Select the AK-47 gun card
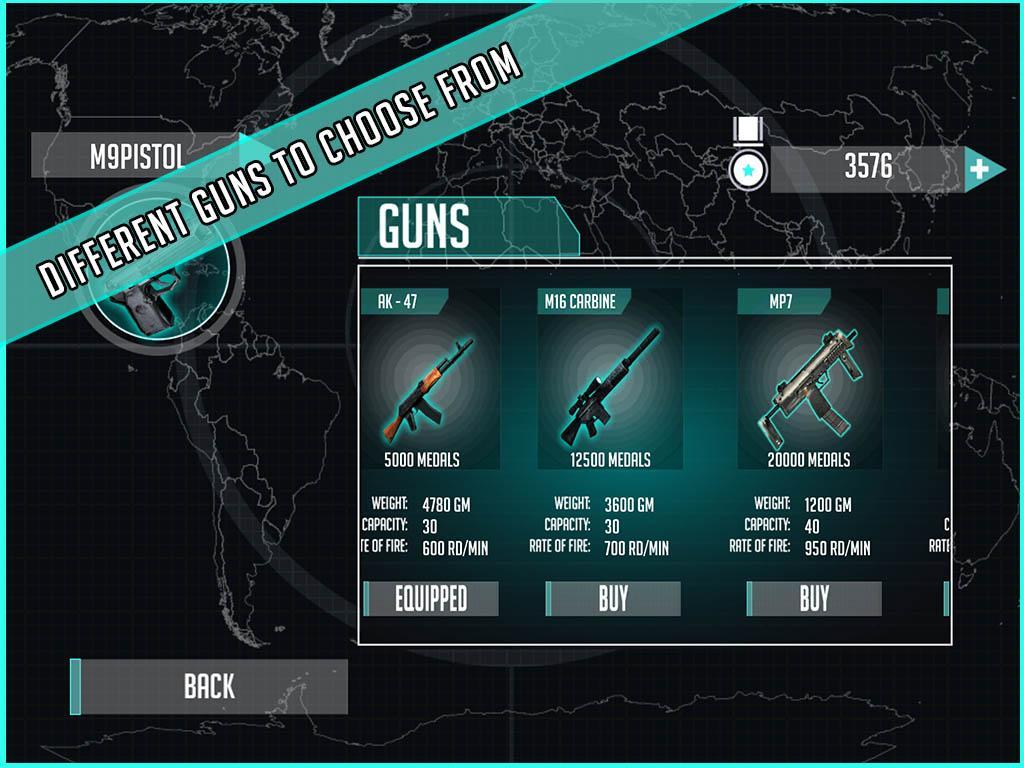 click(430, 380)
